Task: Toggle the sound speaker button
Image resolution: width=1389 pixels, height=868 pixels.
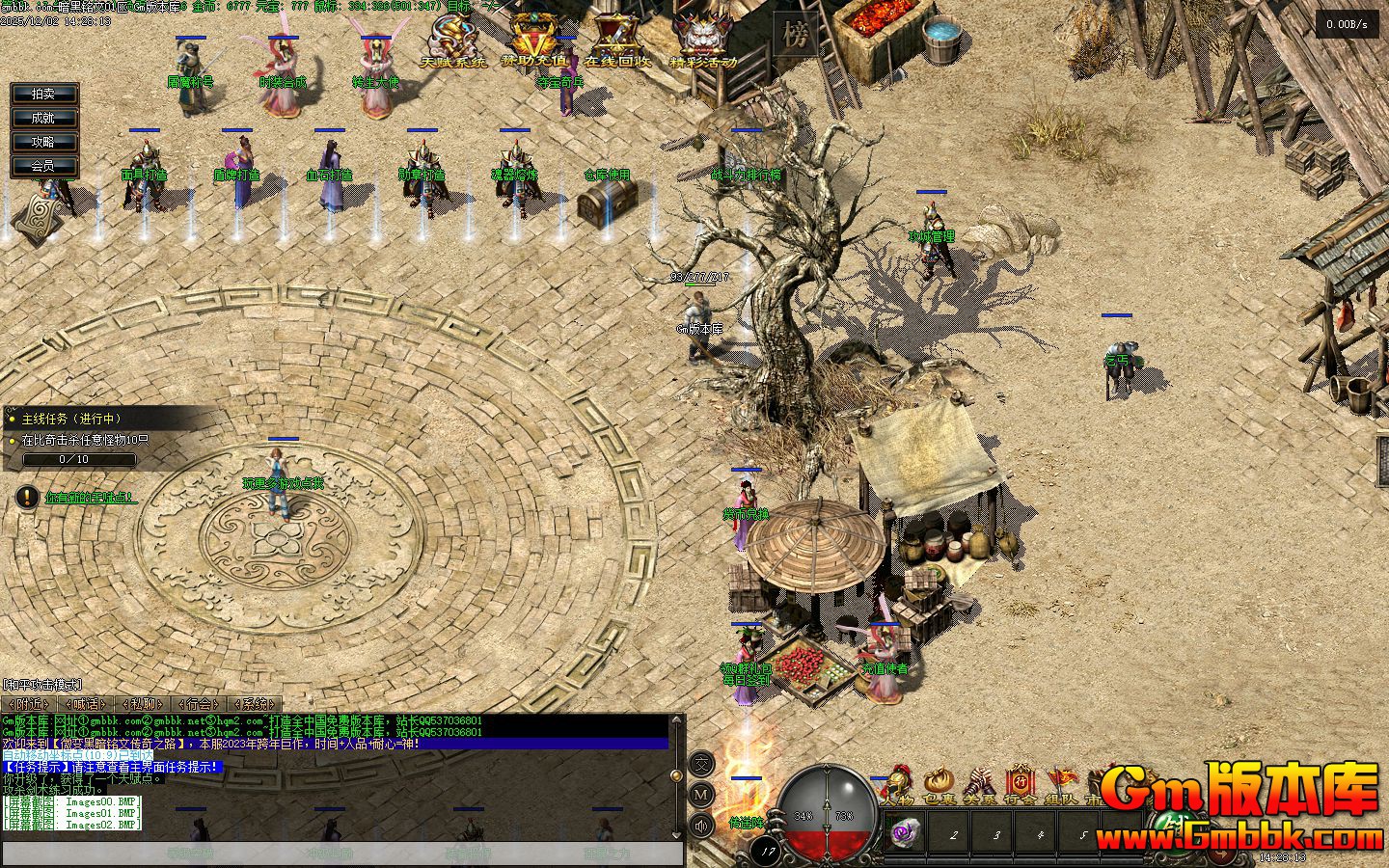Action: 701,826
